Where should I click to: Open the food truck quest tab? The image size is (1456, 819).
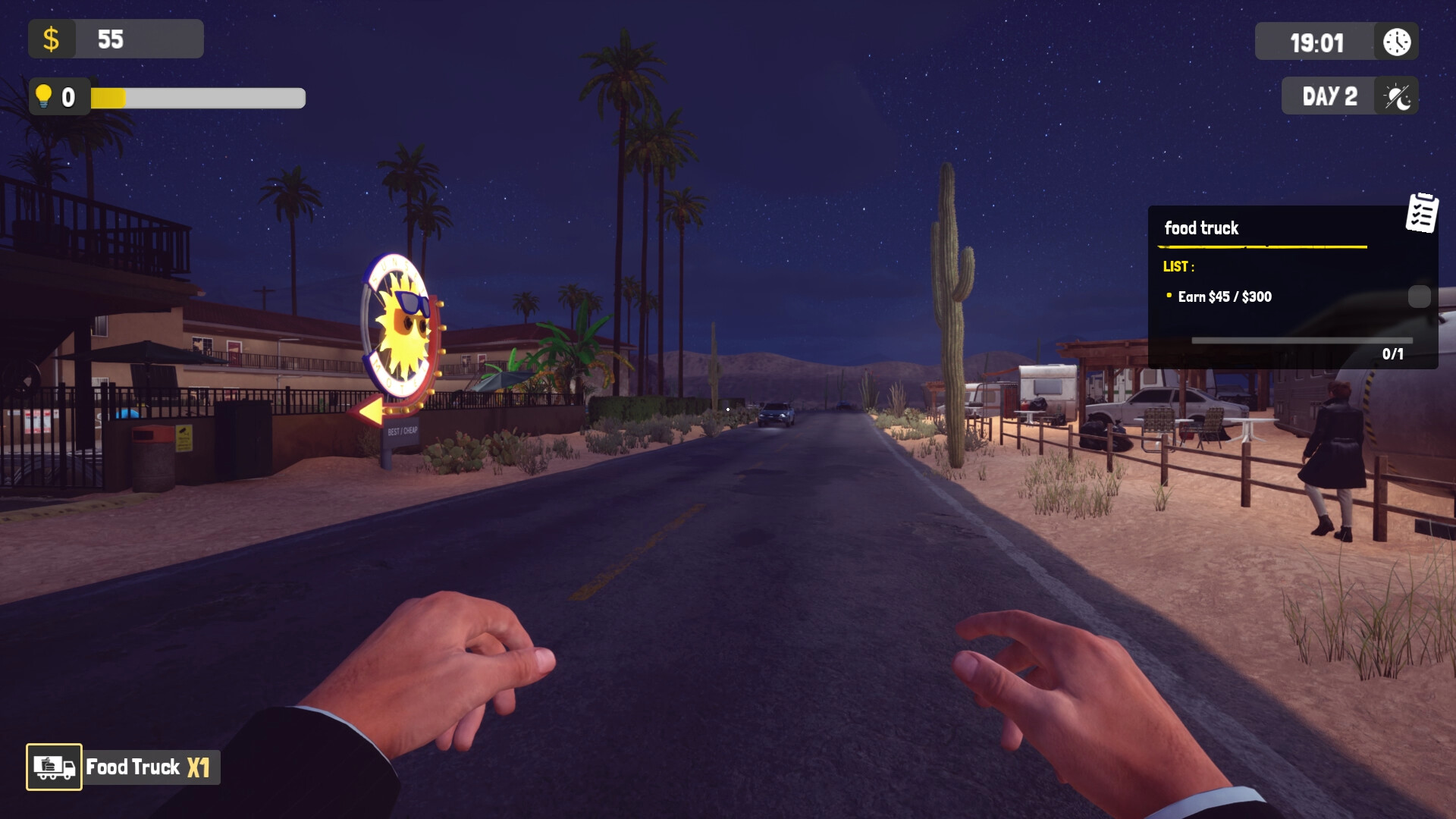1202,228
